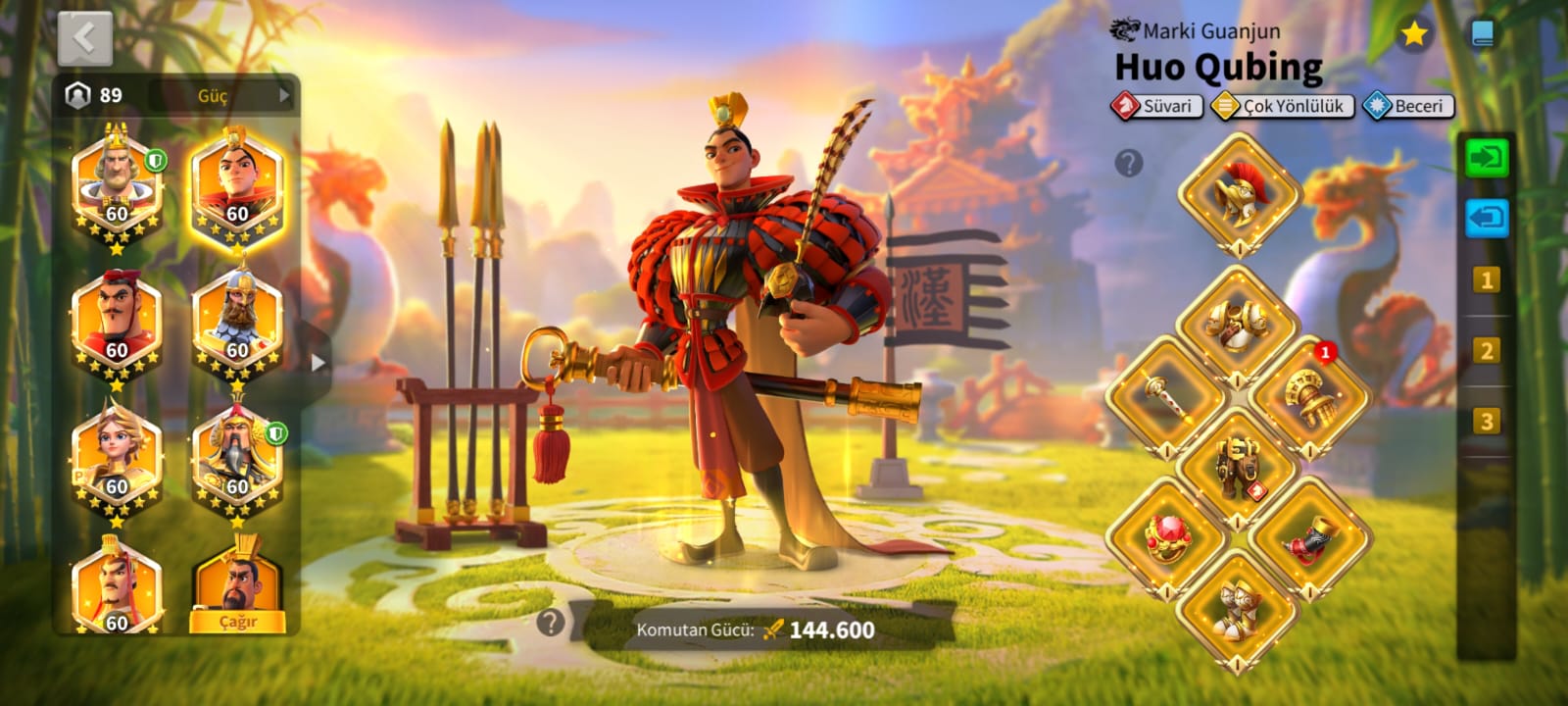Open the golden boots equipment slot
Image resolution: width=1568 pixels, height=706 pixels.
click(x=1238, y=608)
